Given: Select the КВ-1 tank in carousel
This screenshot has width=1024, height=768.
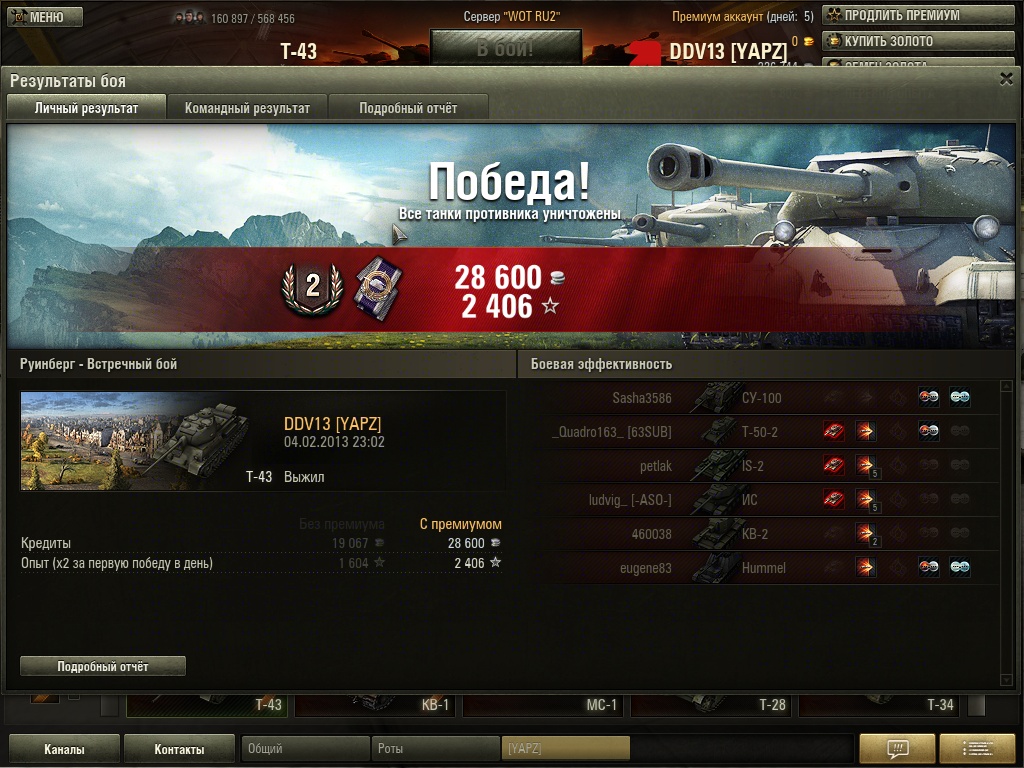Looking at the screenshot, I should point(376,705).
